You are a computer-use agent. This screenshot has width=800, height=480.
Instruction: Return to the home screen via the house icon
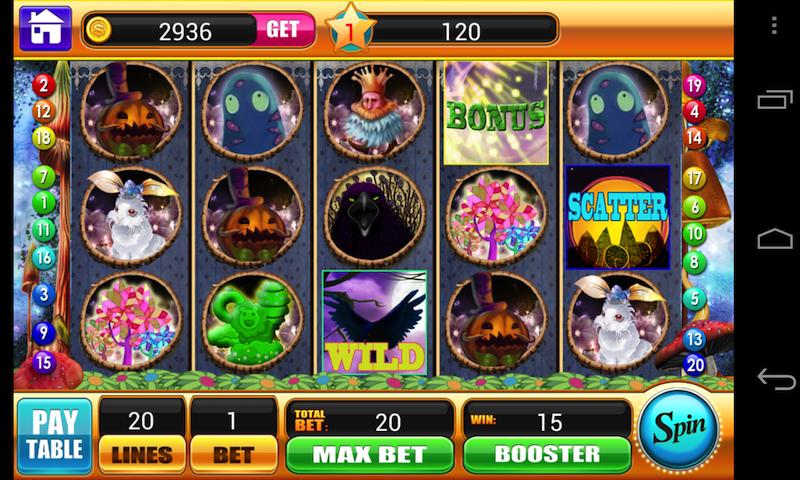coord(45,29)
